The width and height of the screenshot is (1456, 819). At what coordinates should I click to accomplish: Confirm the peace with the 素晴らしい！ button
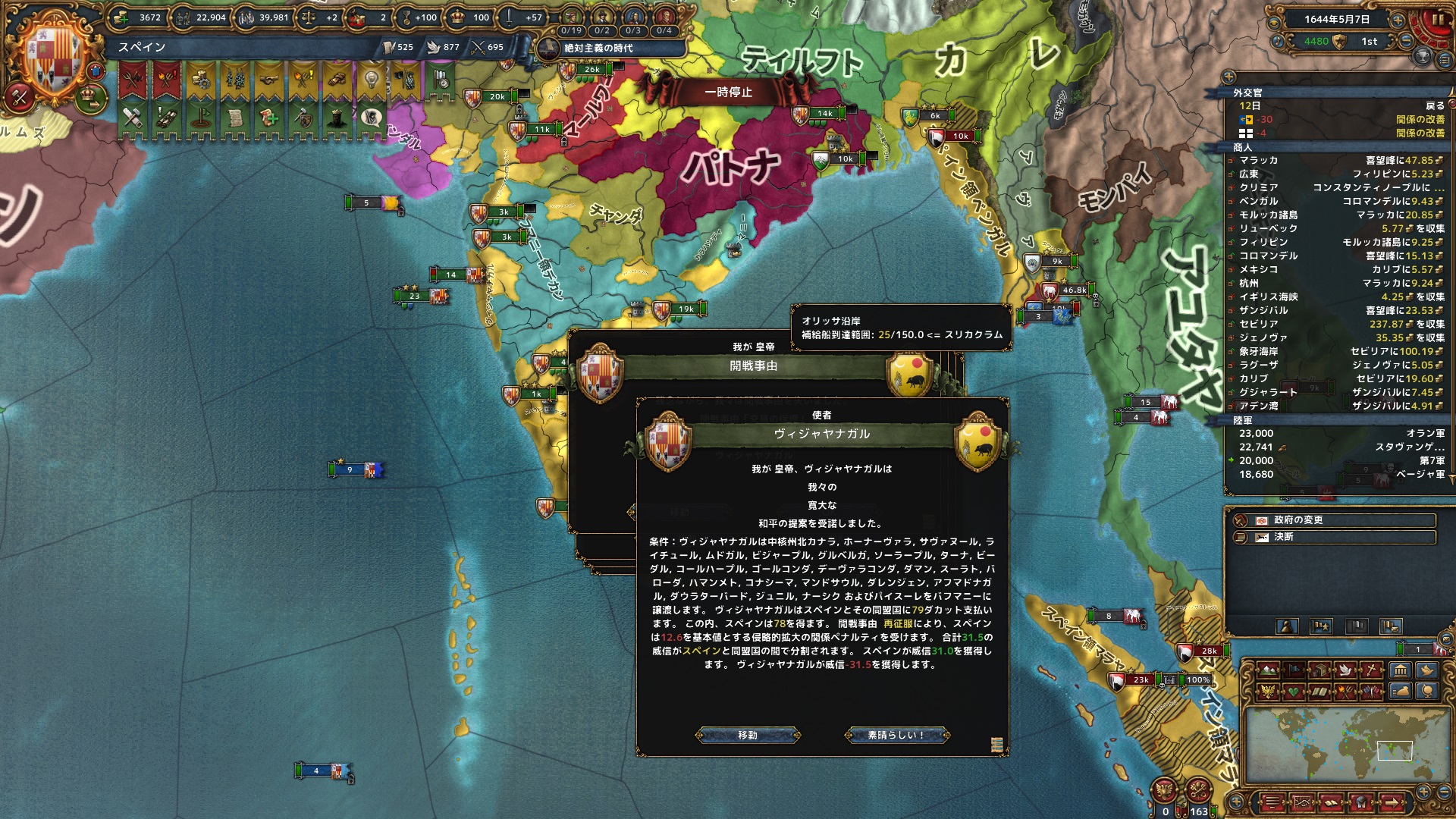click(896, 735)
